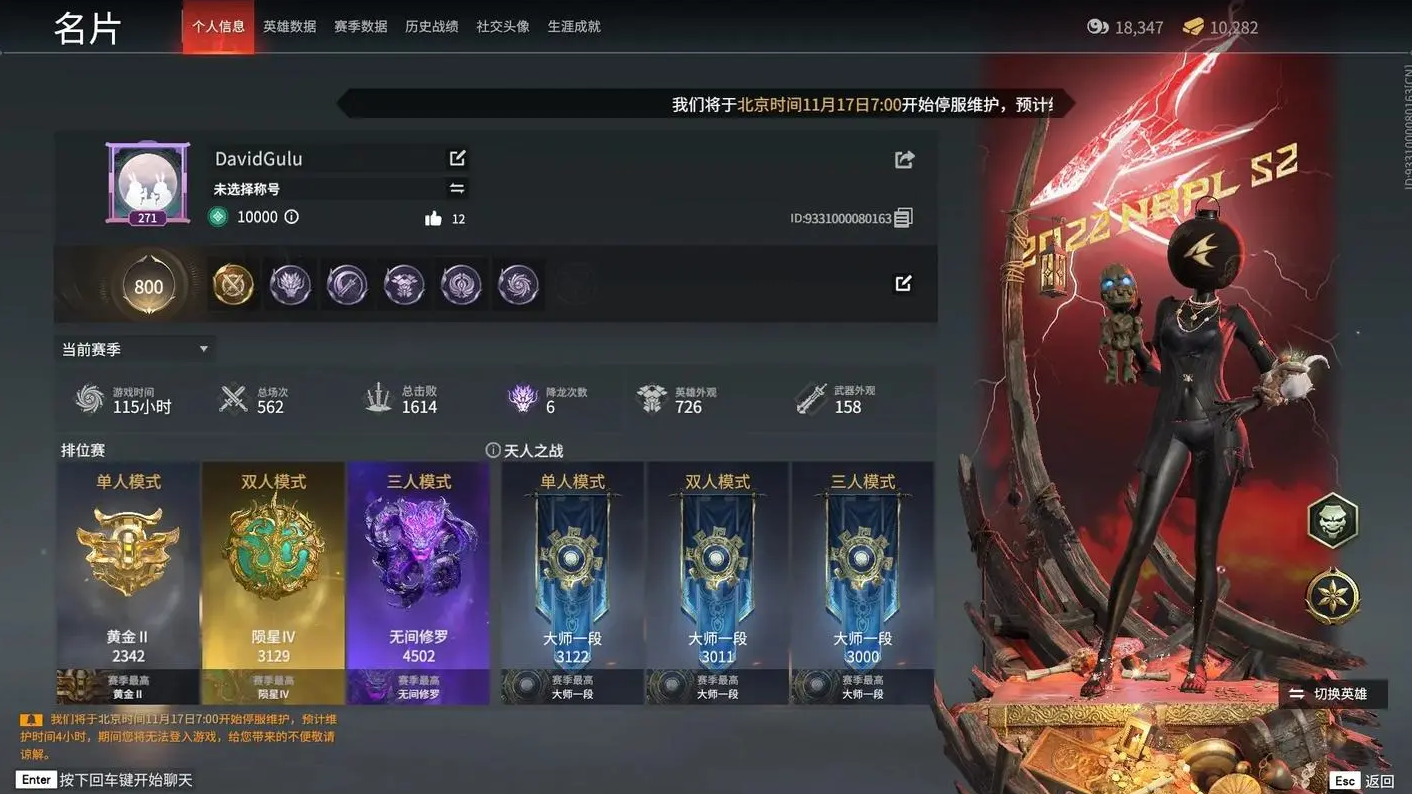Viewport: 1412px width, 794px height.
Task: Go to the 生涯成就 tab
Action: tap(574, 27)
